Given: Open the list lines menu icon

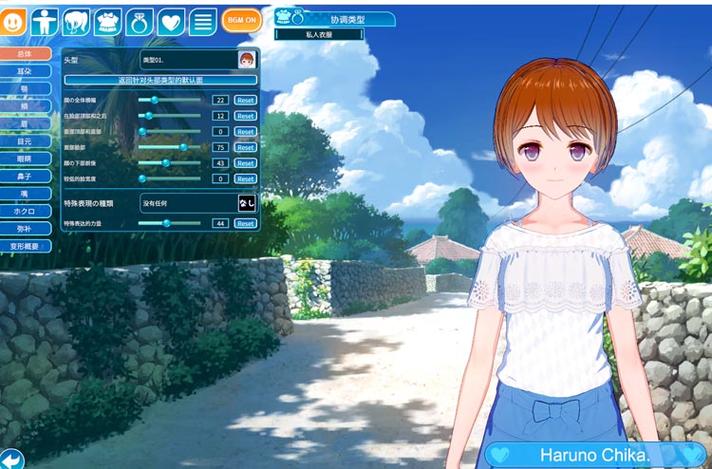Looking at the screenshot, I should 203,20.
